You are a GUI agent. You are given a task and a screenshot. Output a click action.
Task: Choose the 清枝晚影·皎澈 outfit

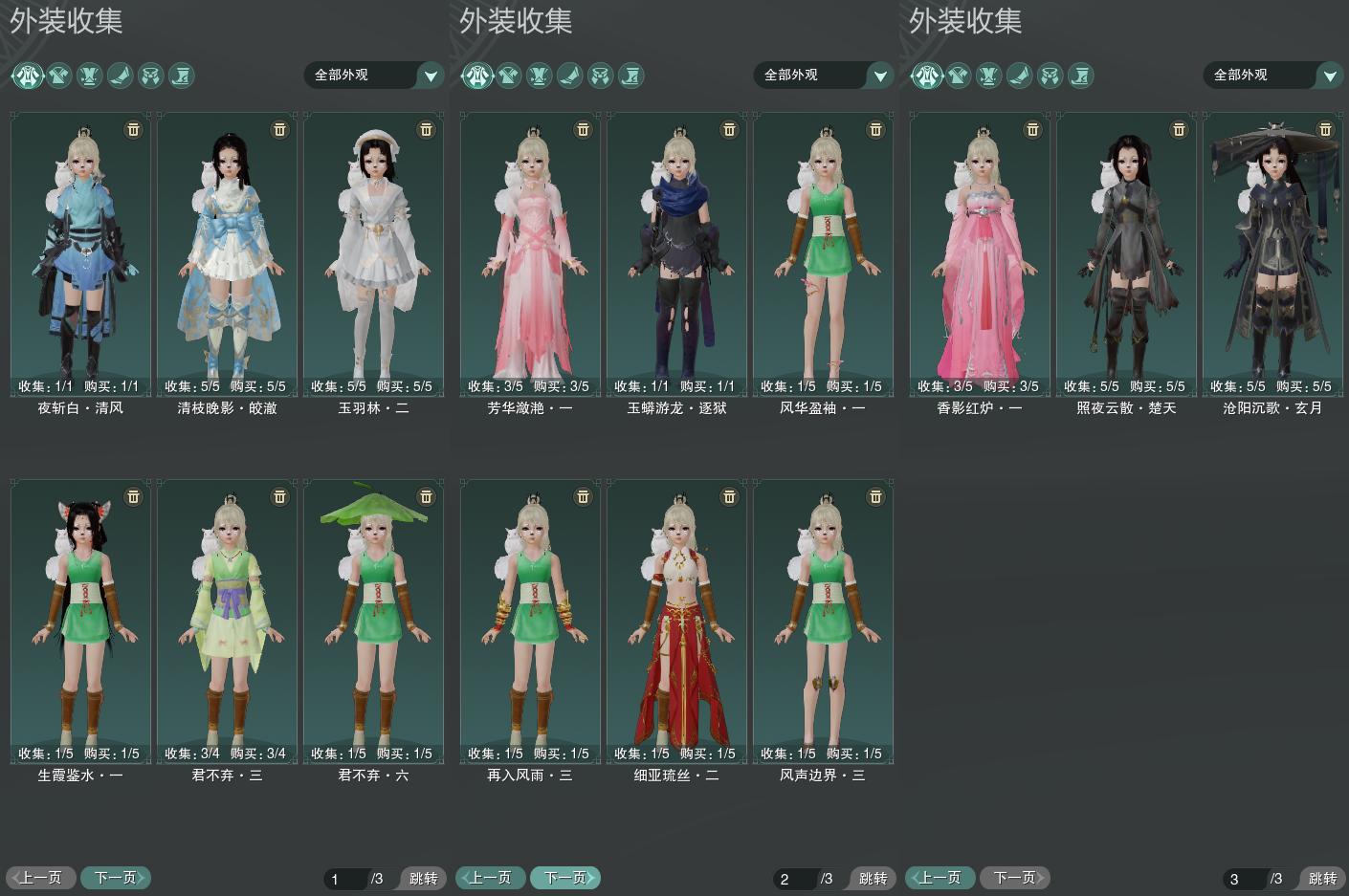tap(227, 253)
